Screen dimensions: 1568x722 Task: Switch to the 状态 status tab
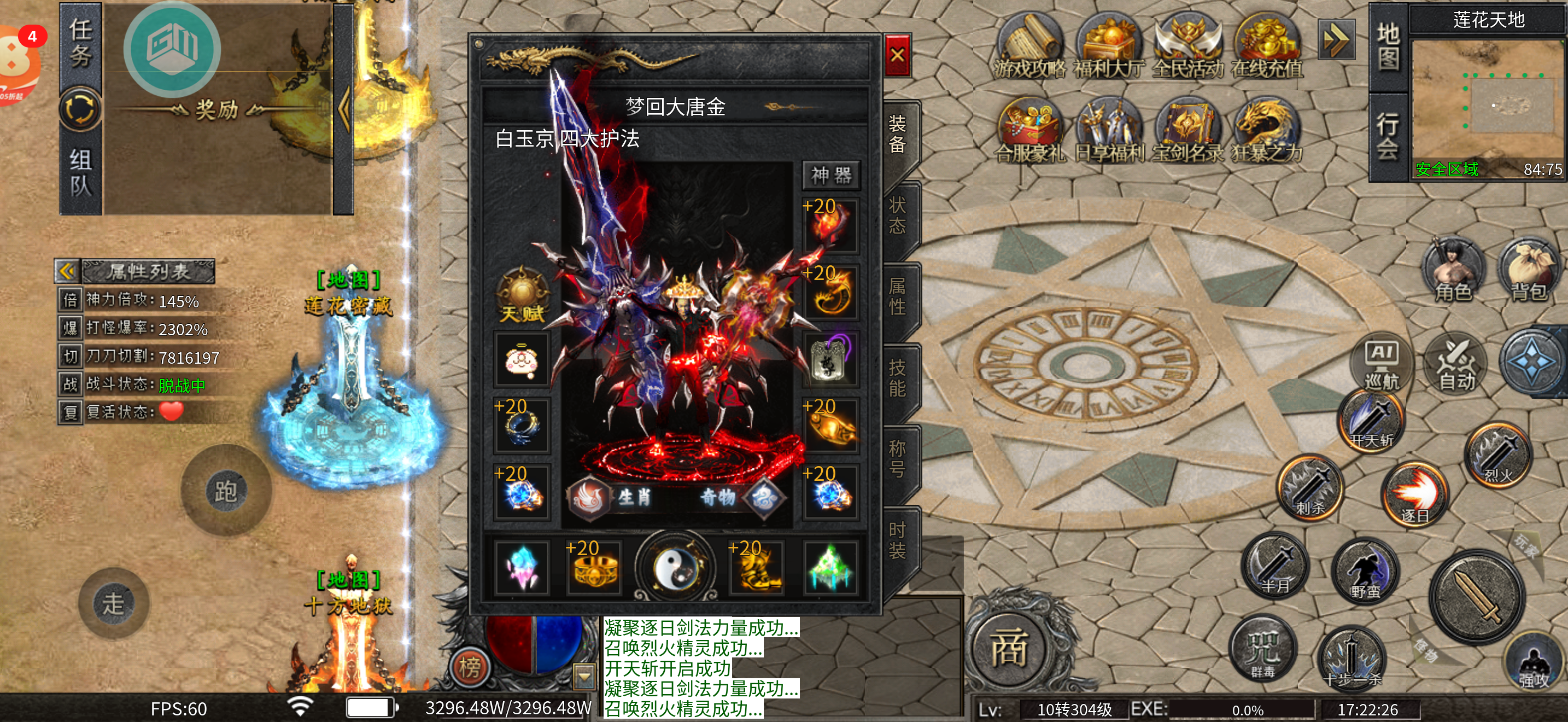tap(897, 216)
